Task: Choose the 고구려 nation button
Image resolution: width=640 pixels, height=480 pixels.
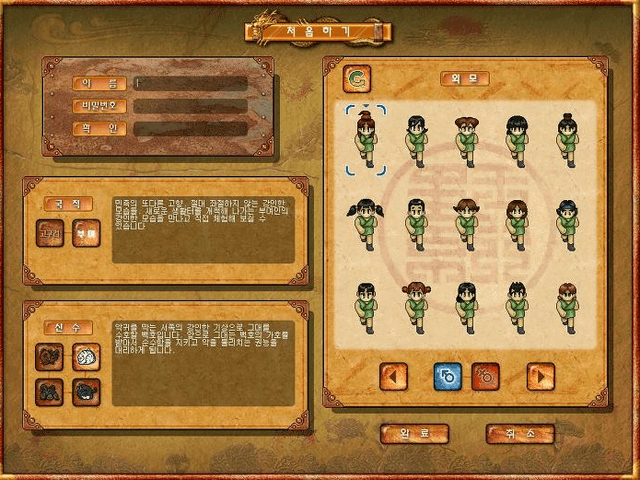Action: tap(49, 233)
